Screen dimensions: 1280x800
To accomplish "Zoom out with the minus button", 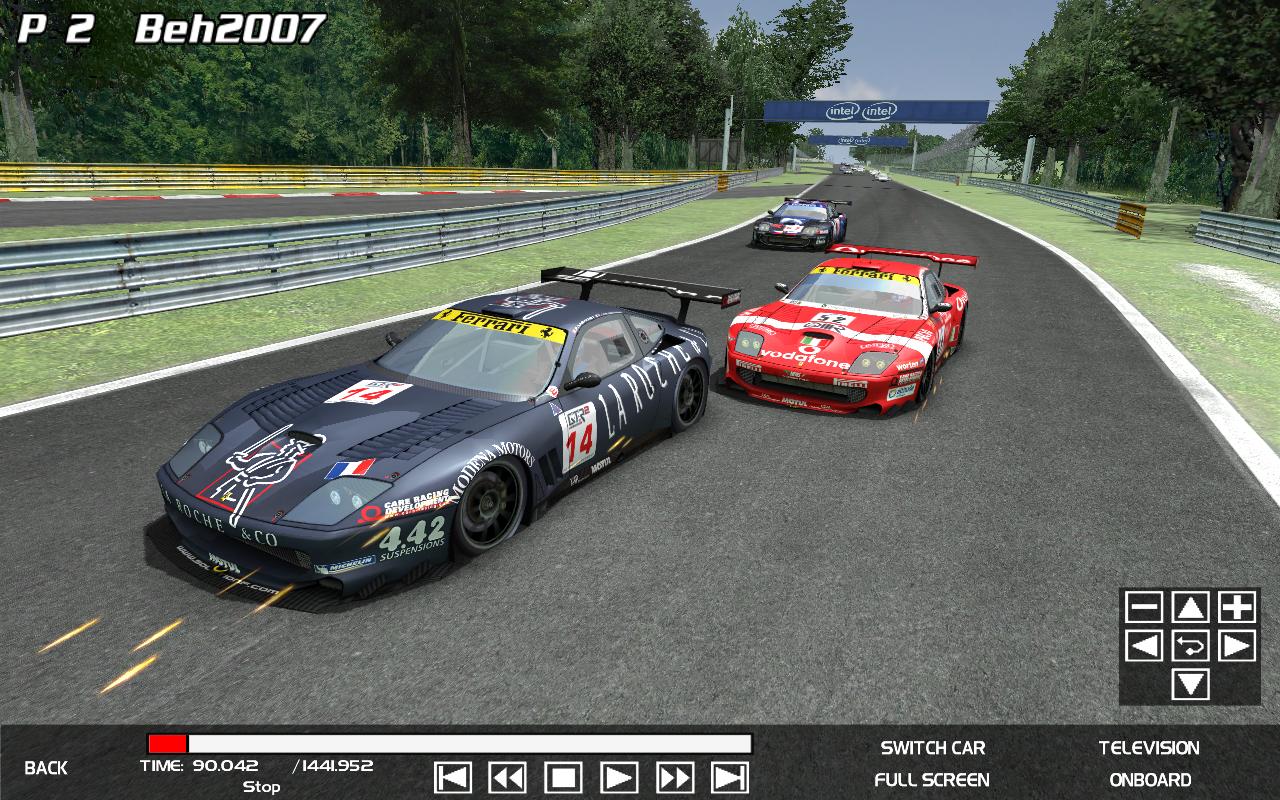I will (x=1144, y=607).
